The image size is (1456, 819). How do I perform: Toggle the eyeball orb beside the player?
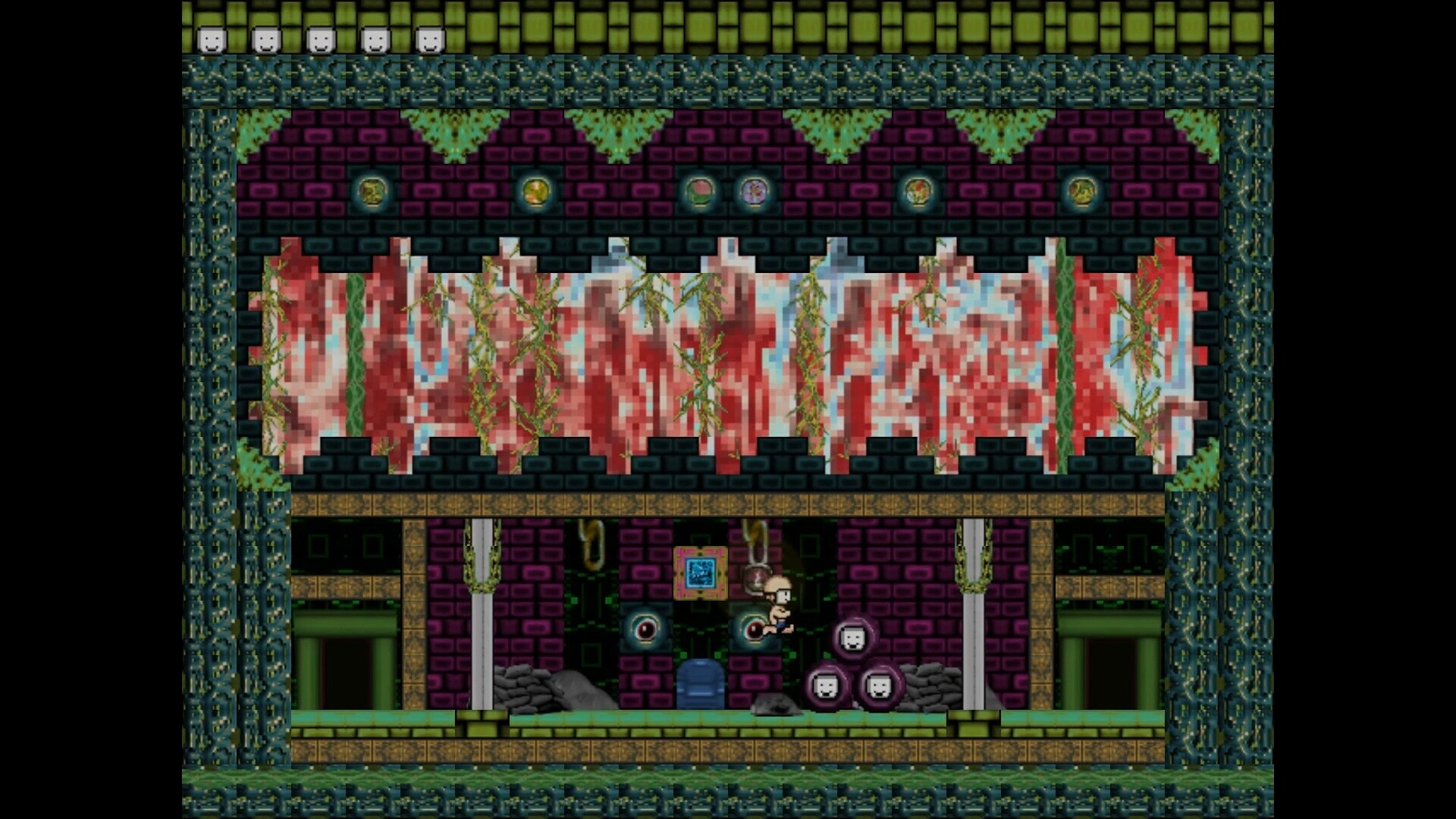[752, 629]
